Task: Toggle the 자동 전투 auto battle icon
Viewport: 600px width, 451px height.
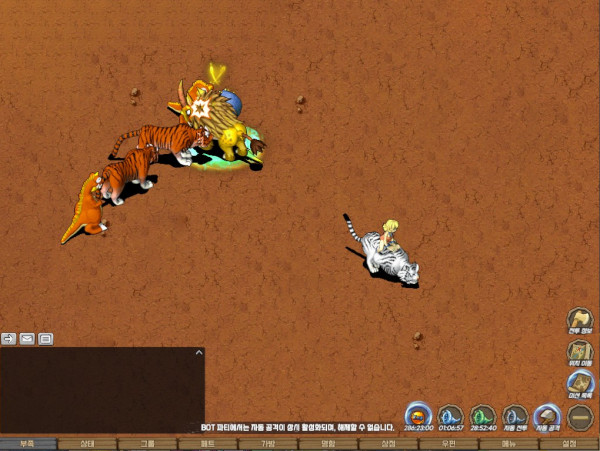Action: [515, 415]
